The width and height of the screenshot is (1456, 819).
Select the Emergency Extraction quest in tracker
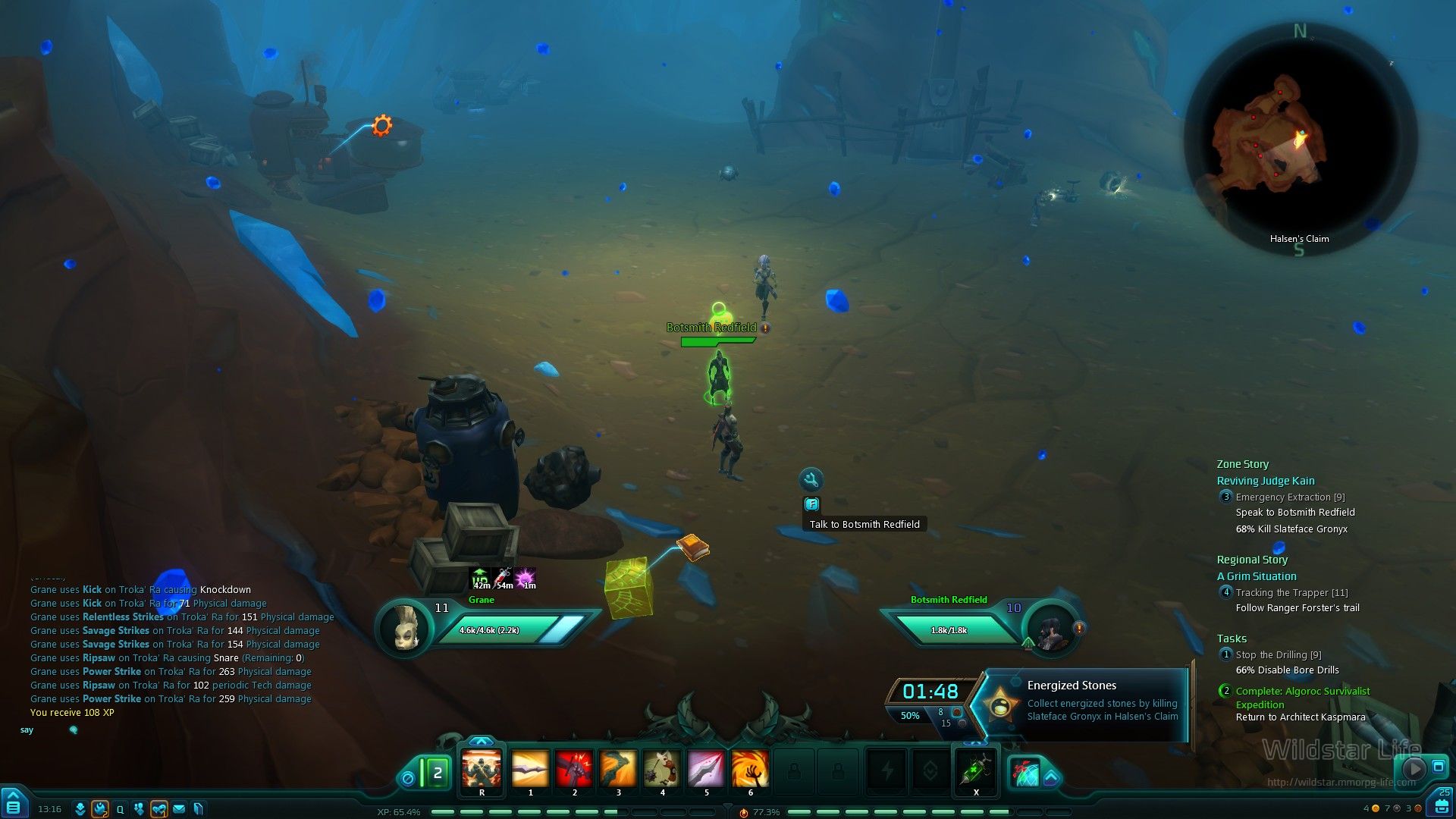tap(1290, 497)
